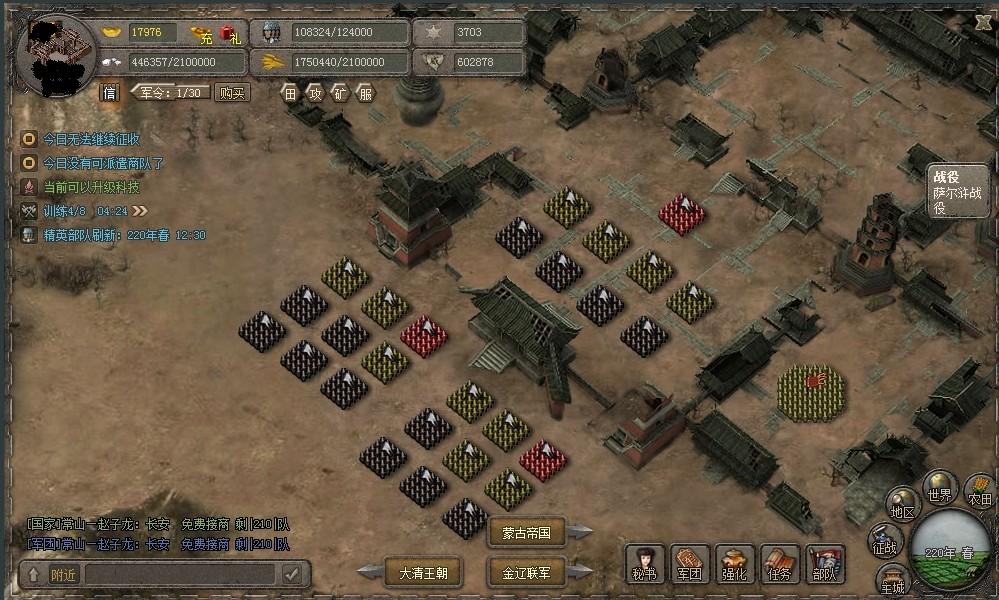The image size is (999, 600).
Task: Open the 任务 quest list
Action: click(780, 565)
